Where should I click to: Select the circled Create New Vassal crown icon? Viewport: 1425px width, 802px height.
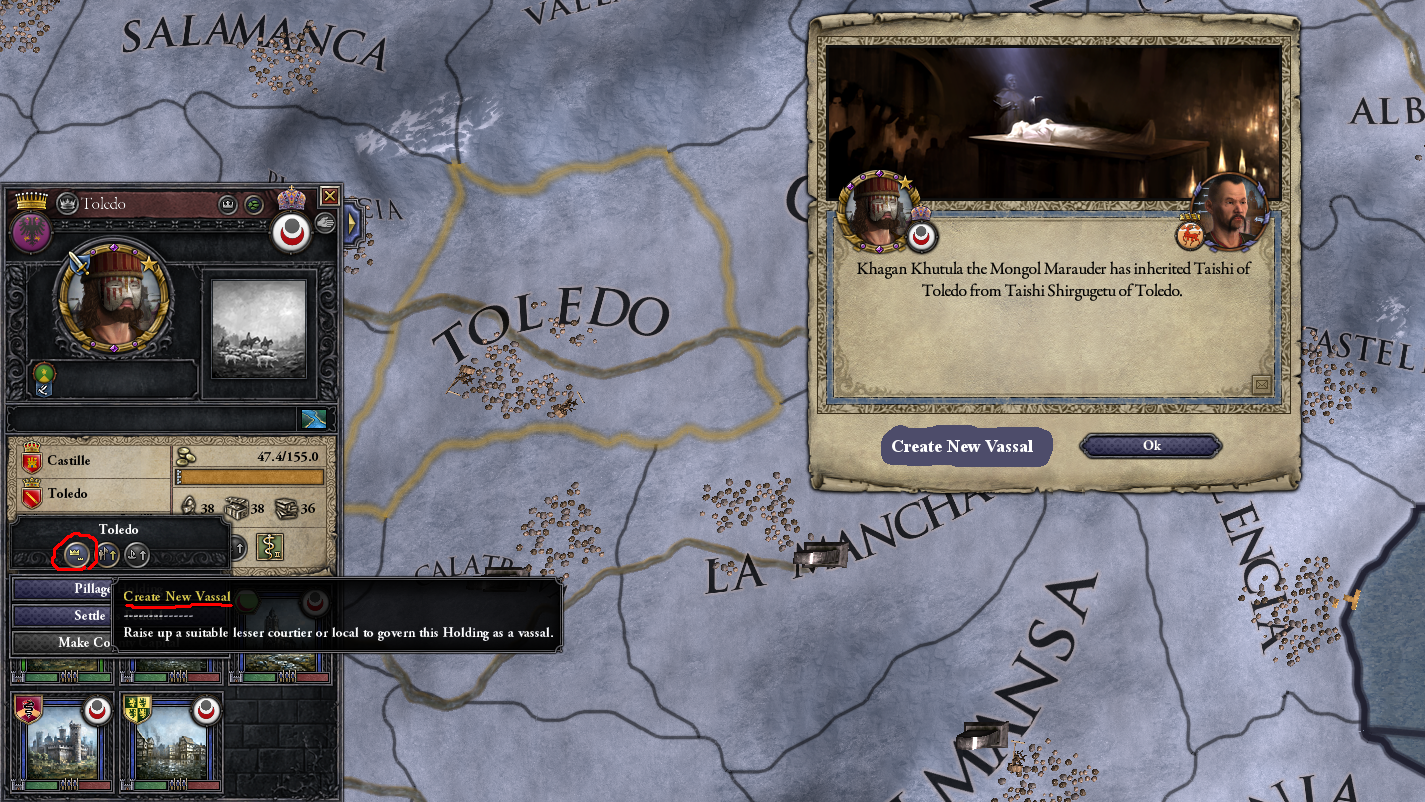tap(75, 554)
